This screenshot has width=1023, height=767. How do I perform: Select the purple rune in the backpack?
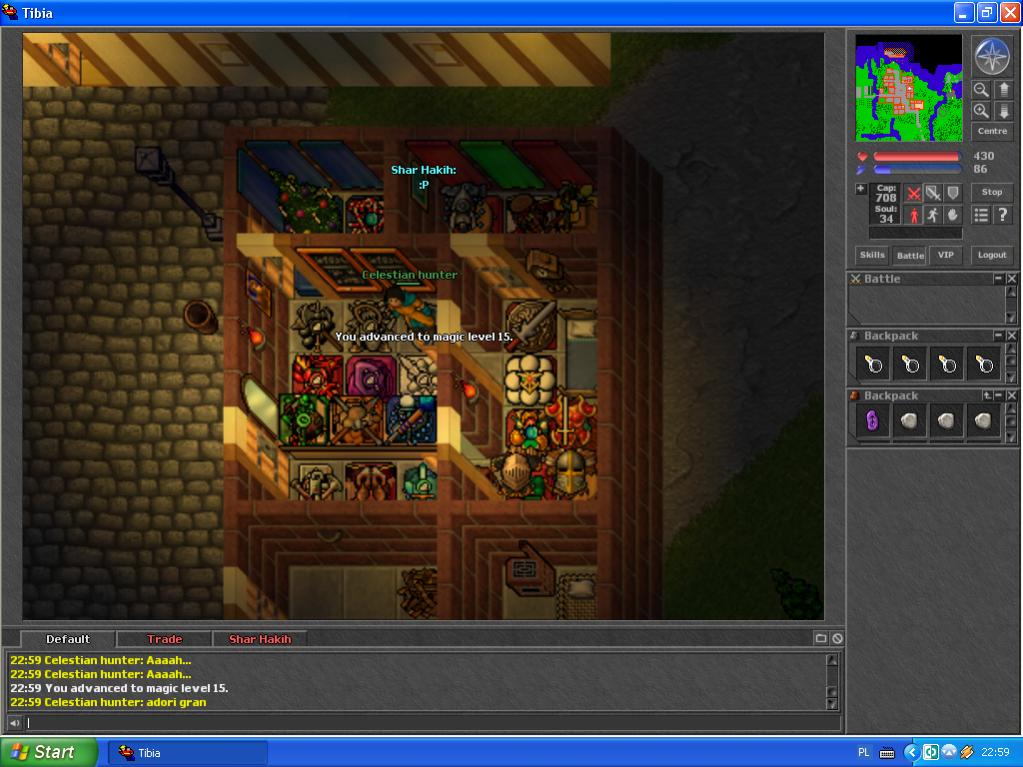point(872,421)
